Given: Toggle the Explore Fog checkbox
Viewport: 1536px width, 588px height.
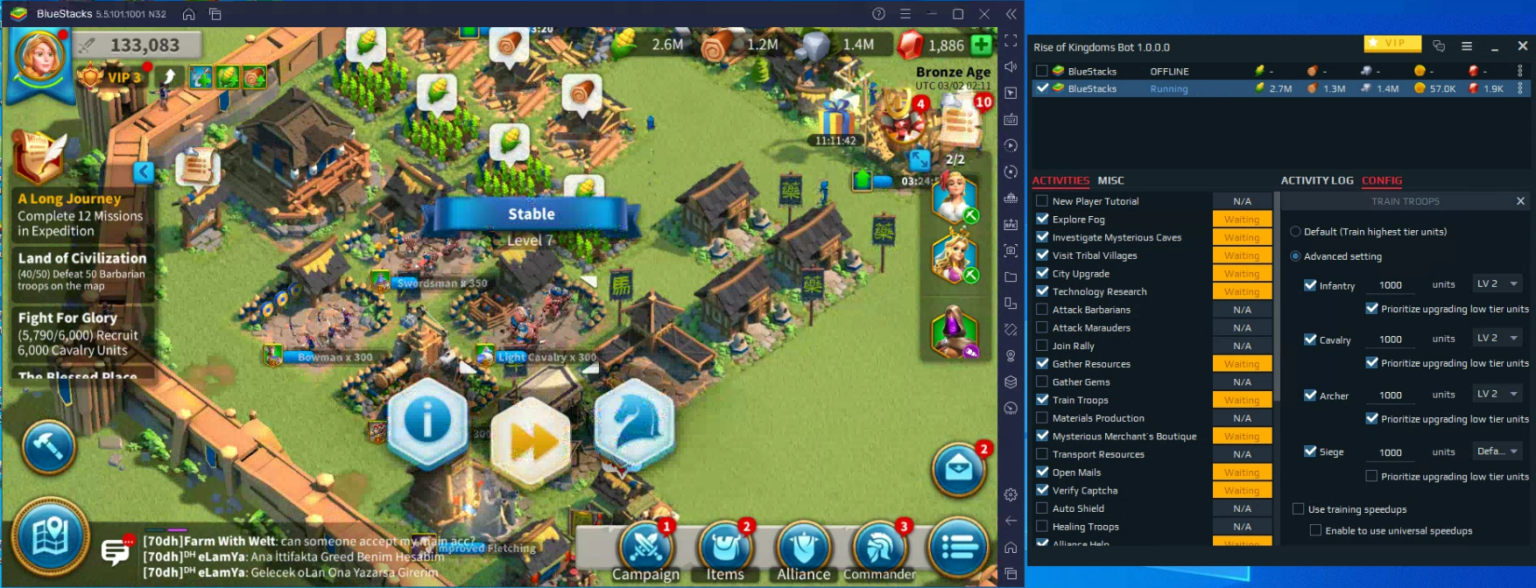Looking at the screenshot, I should point(1043,219).
